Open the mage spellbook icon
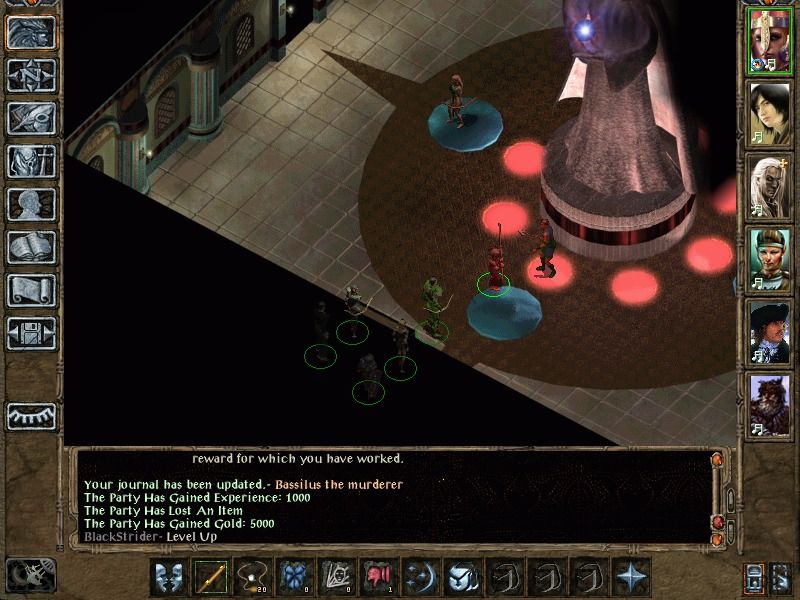Screen dimensions: 800x600 pos(31,248)
